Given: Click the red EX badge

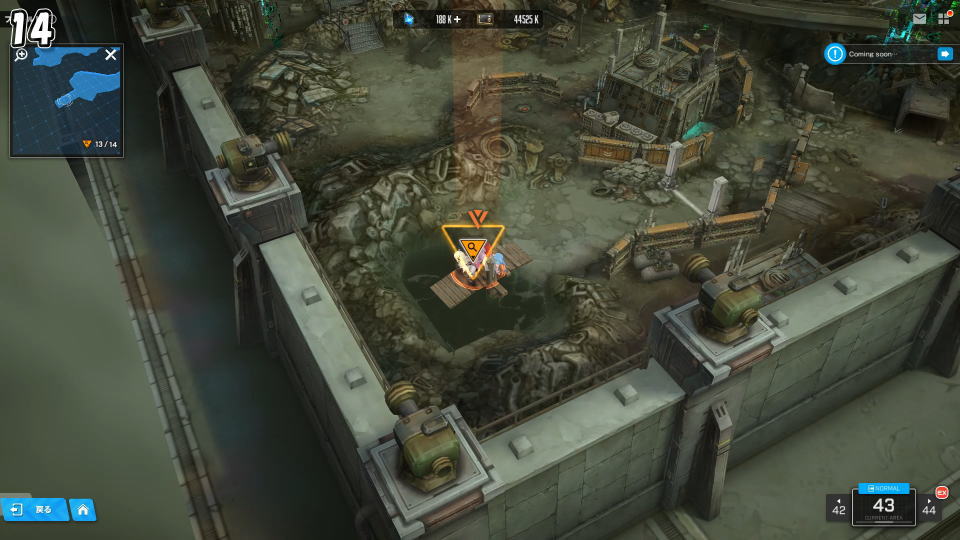Looking at the screenshot, I should click(x=941, y=492).
